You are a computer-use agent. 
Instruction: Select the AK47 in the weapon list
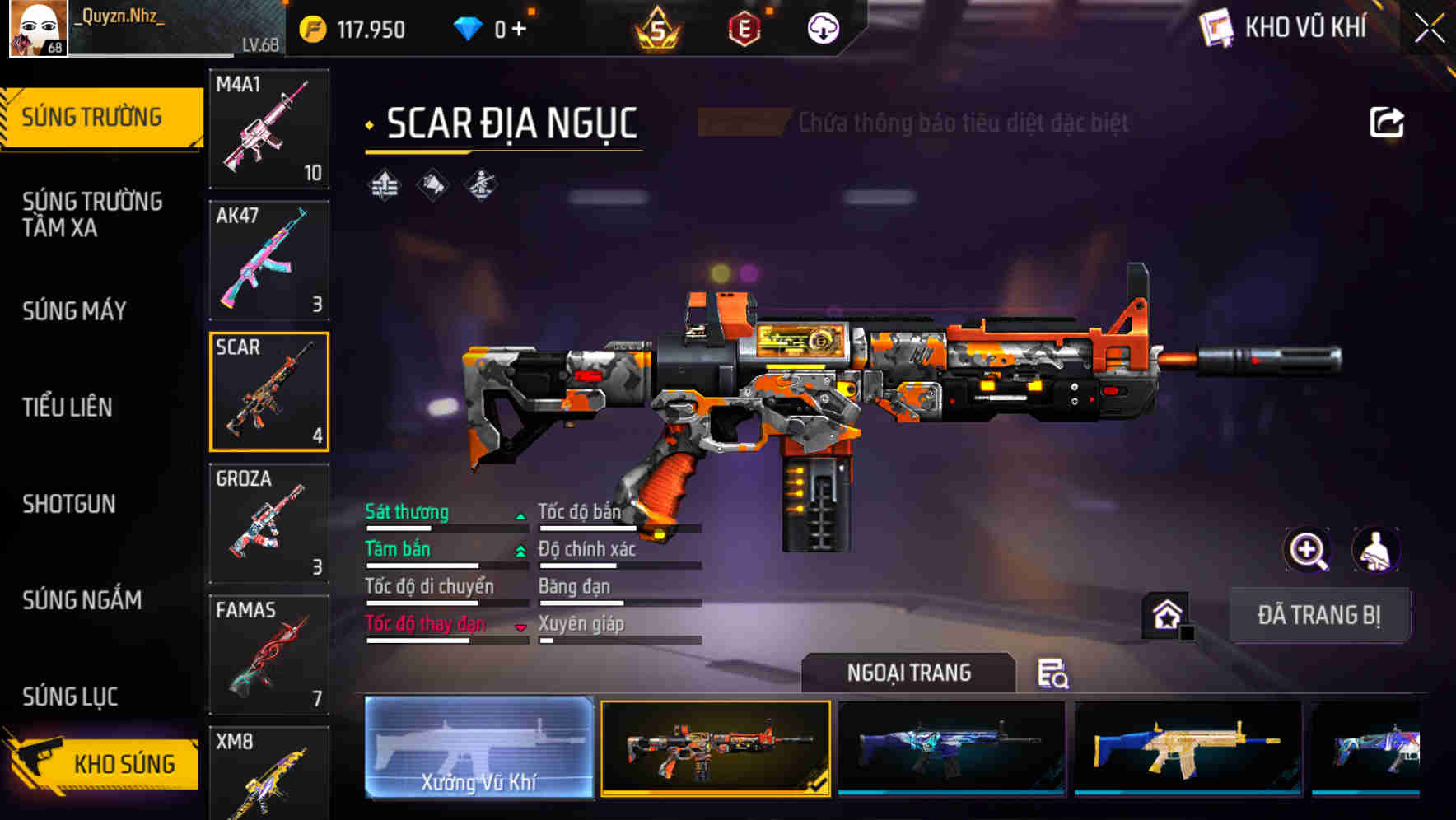[x=269, y=258]
